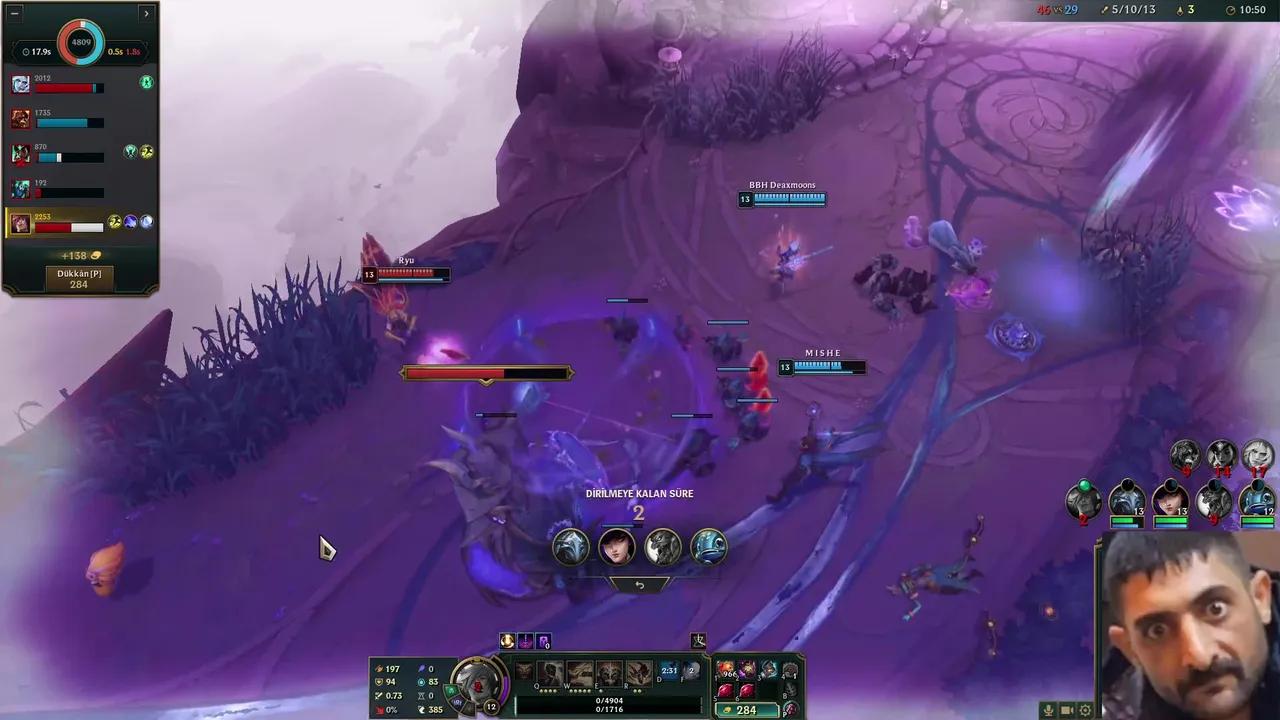This screenshot has height=720, width=1280.
Task: Click the first death recap damage icon
Action: [570, 545]
